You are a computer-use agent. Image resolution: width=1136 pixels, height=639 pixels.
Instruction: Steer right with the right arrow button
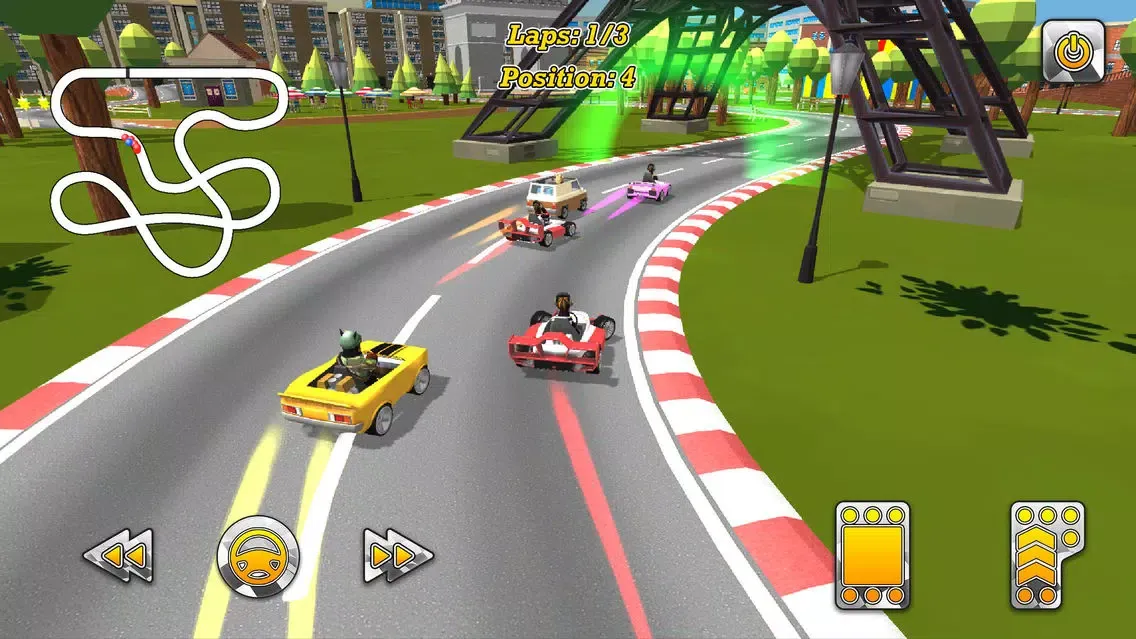pos(397,555)
